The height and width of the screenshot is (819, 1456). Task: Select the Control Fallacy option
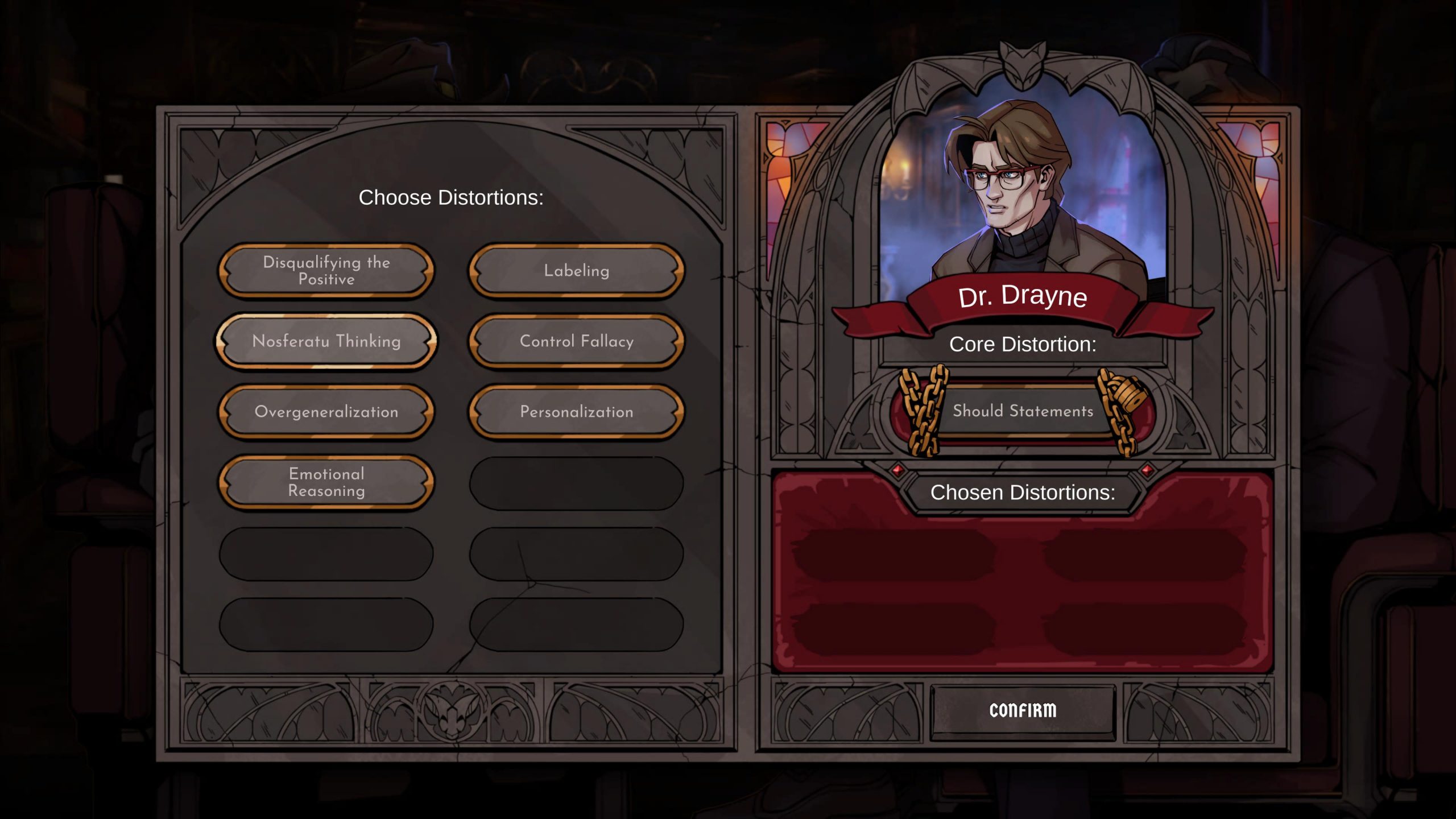point(576,341)
